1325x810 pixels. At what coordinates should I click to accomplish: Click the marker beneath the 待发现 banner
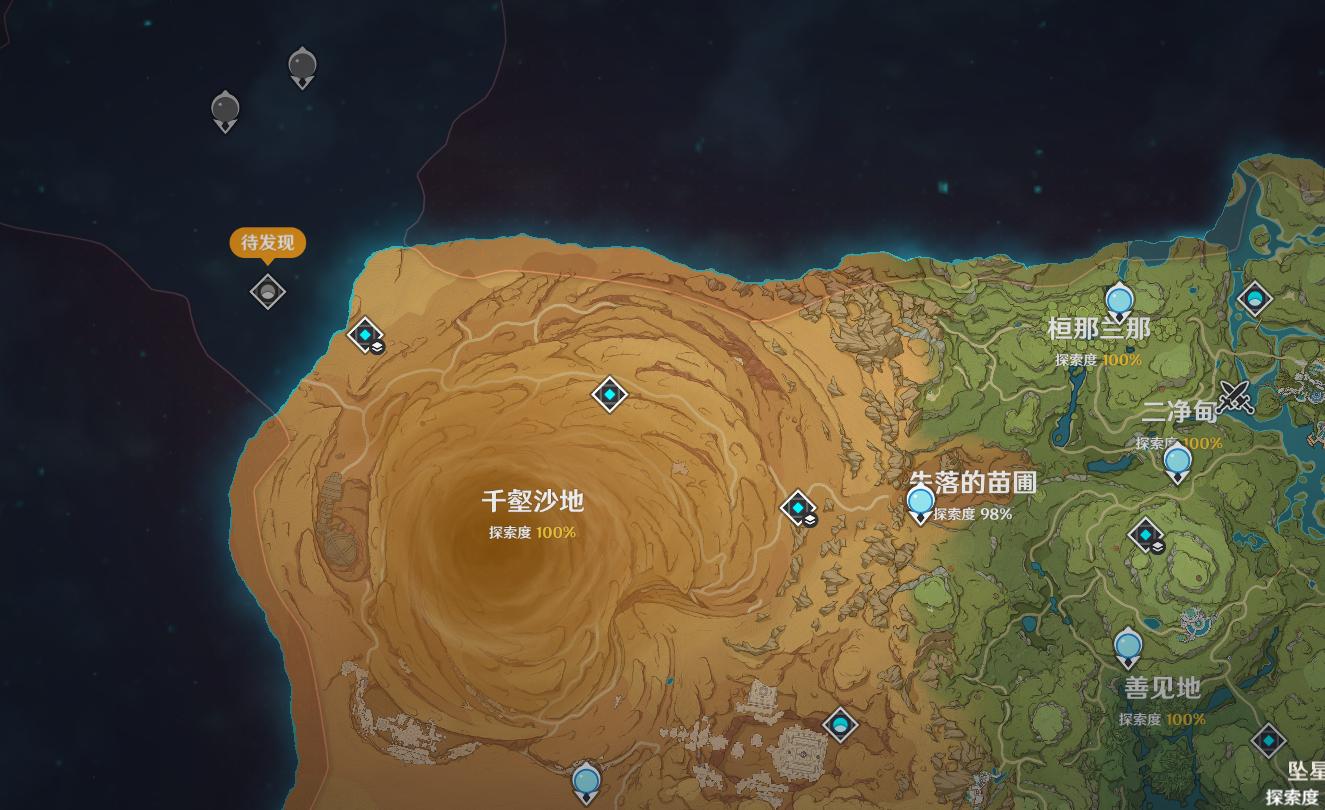coord(266,290)
